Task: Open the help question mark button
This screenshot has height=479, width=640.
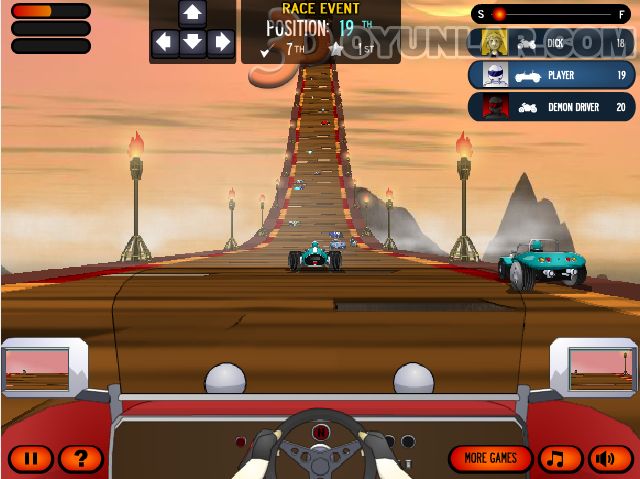Action: point(81,459)
